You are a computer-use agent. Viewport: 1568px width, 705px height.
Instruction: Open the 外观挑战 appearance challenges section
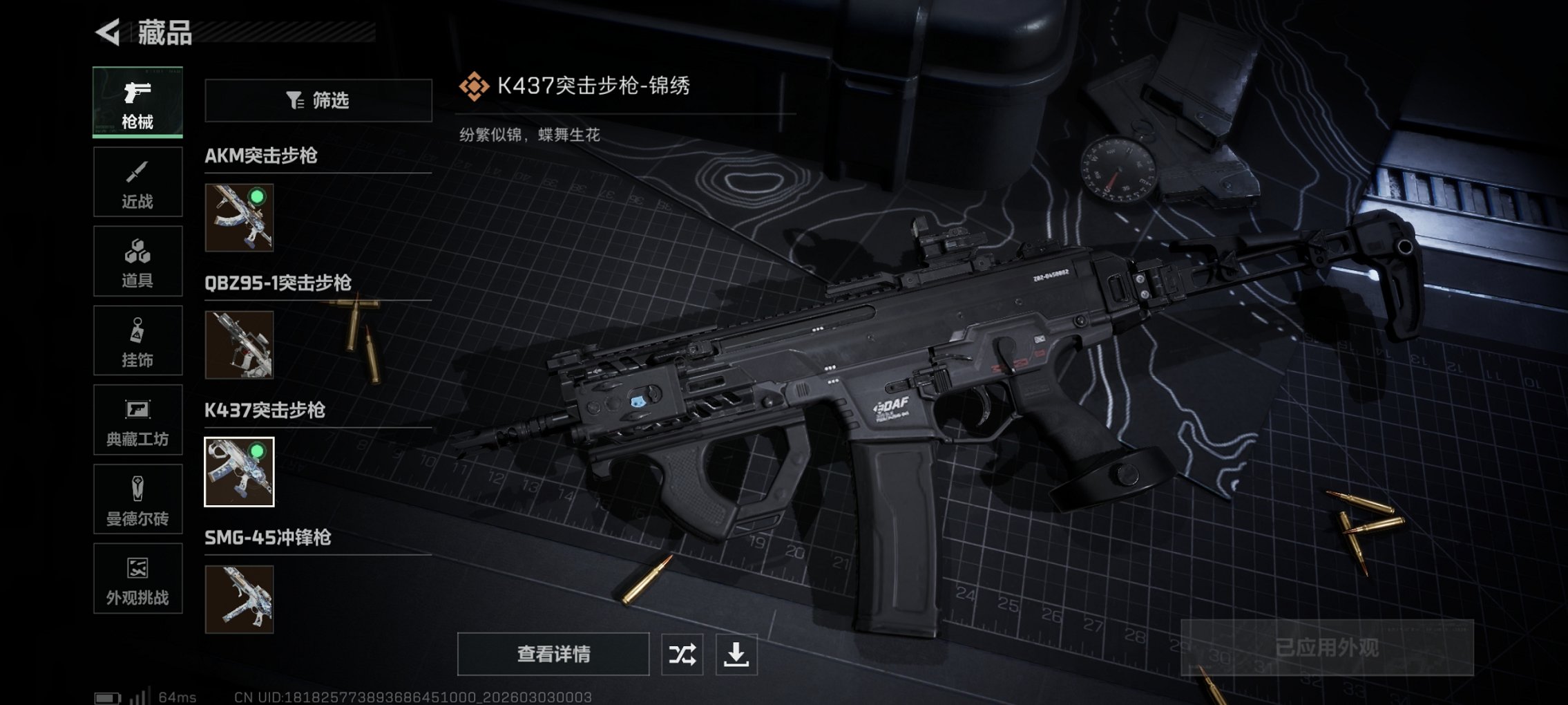click(x=137, y=579)
